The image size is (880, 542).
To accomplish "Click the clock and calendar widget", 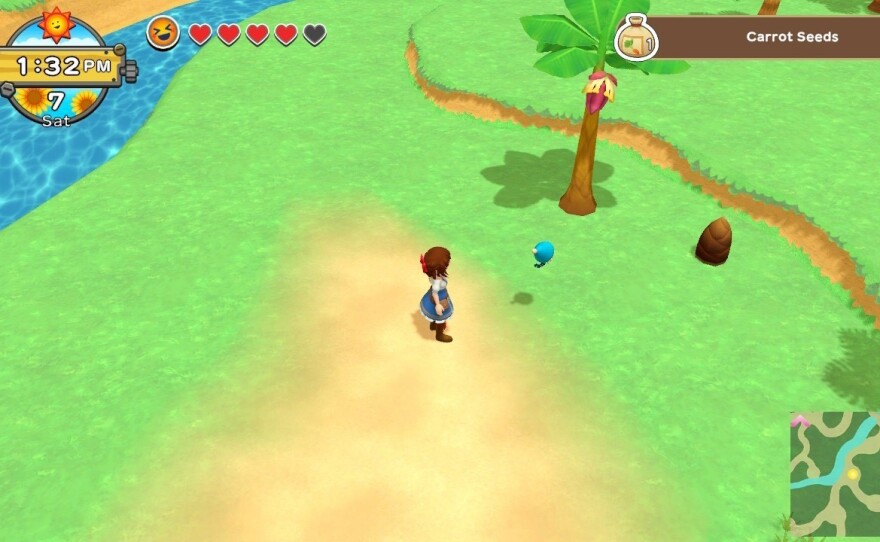I will pos(61,67).
